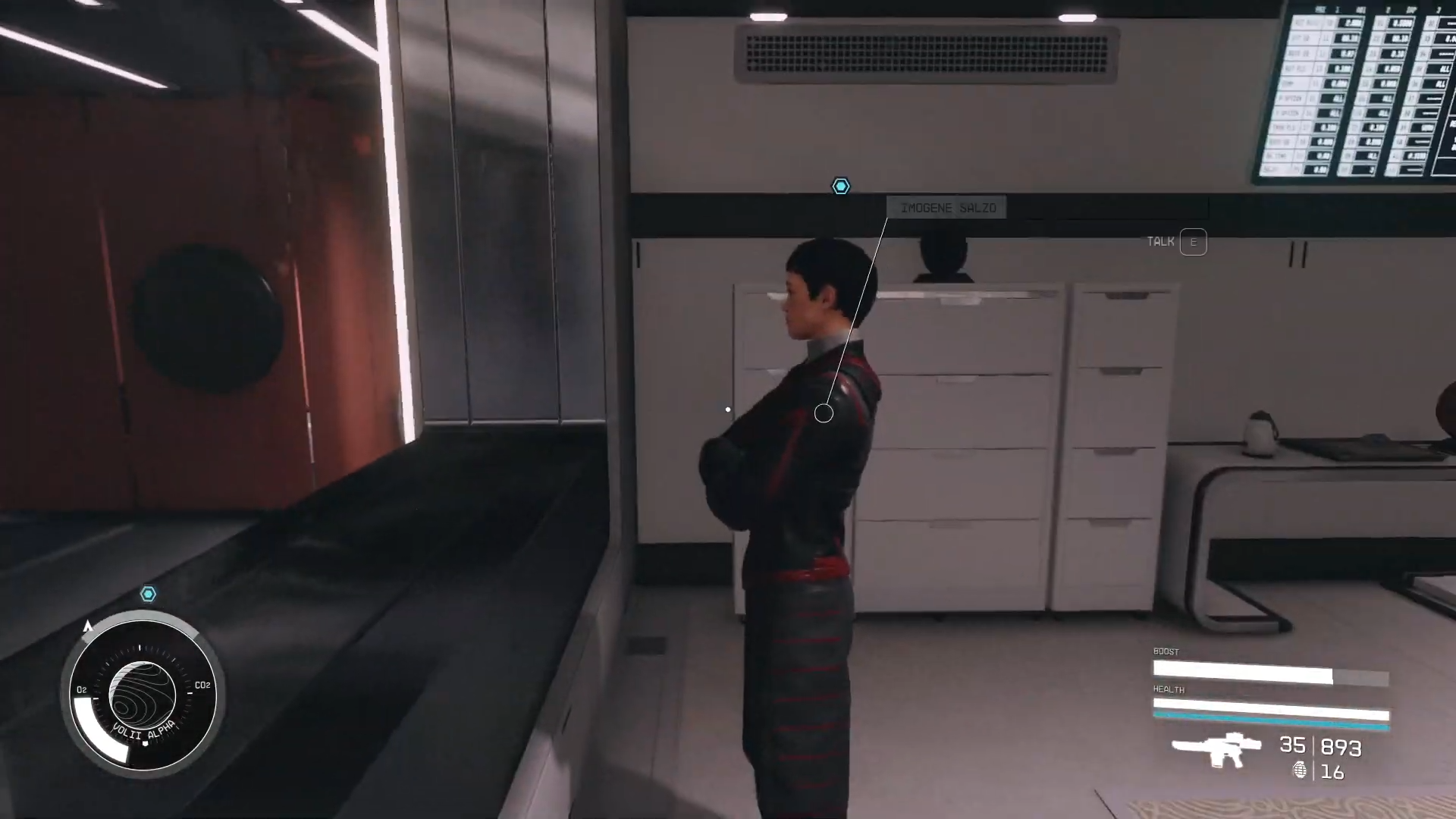Click the cyan objective marker above the compass
This screenshot has width=1456, height=819.
coord(149,595)
